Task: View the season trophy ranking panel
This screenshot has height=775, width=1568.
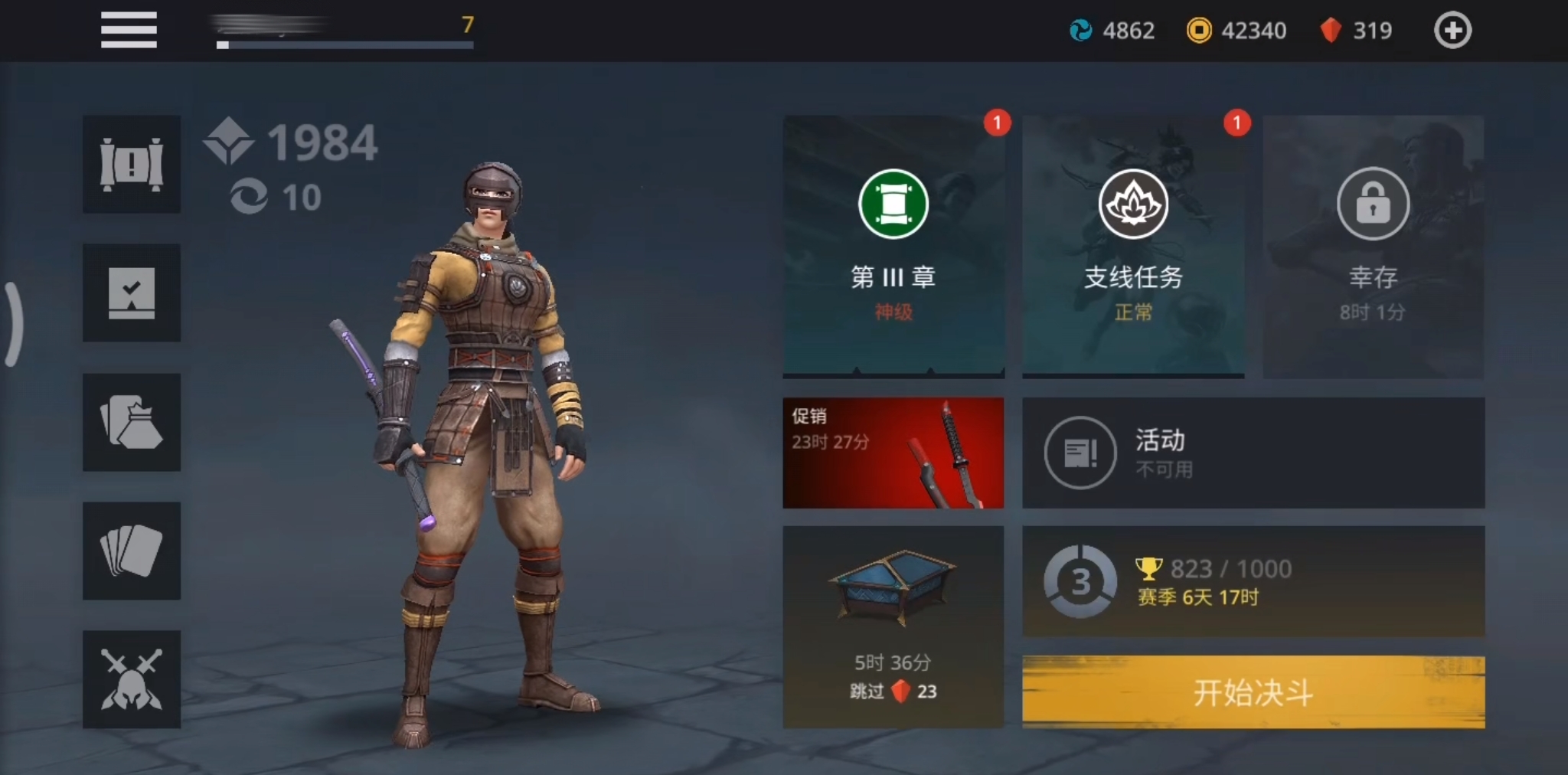Action: click(1253, 581)
